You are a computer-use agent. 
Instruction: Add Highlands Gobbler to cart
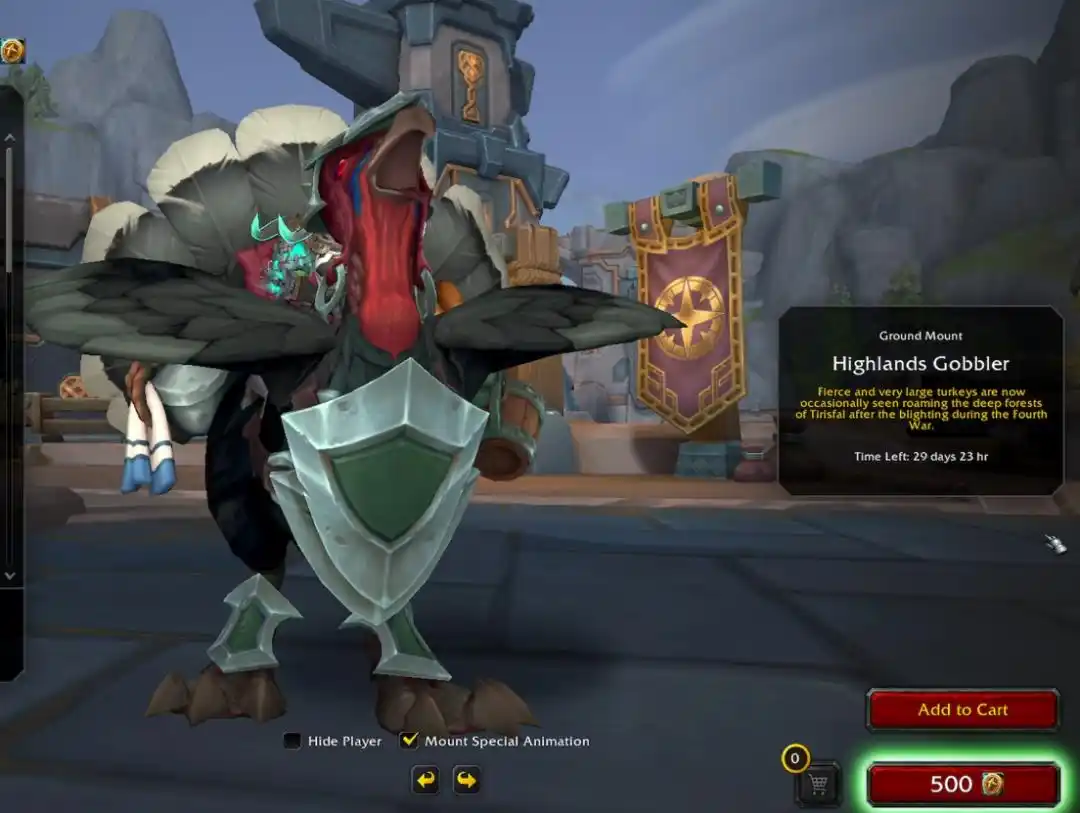962,710
